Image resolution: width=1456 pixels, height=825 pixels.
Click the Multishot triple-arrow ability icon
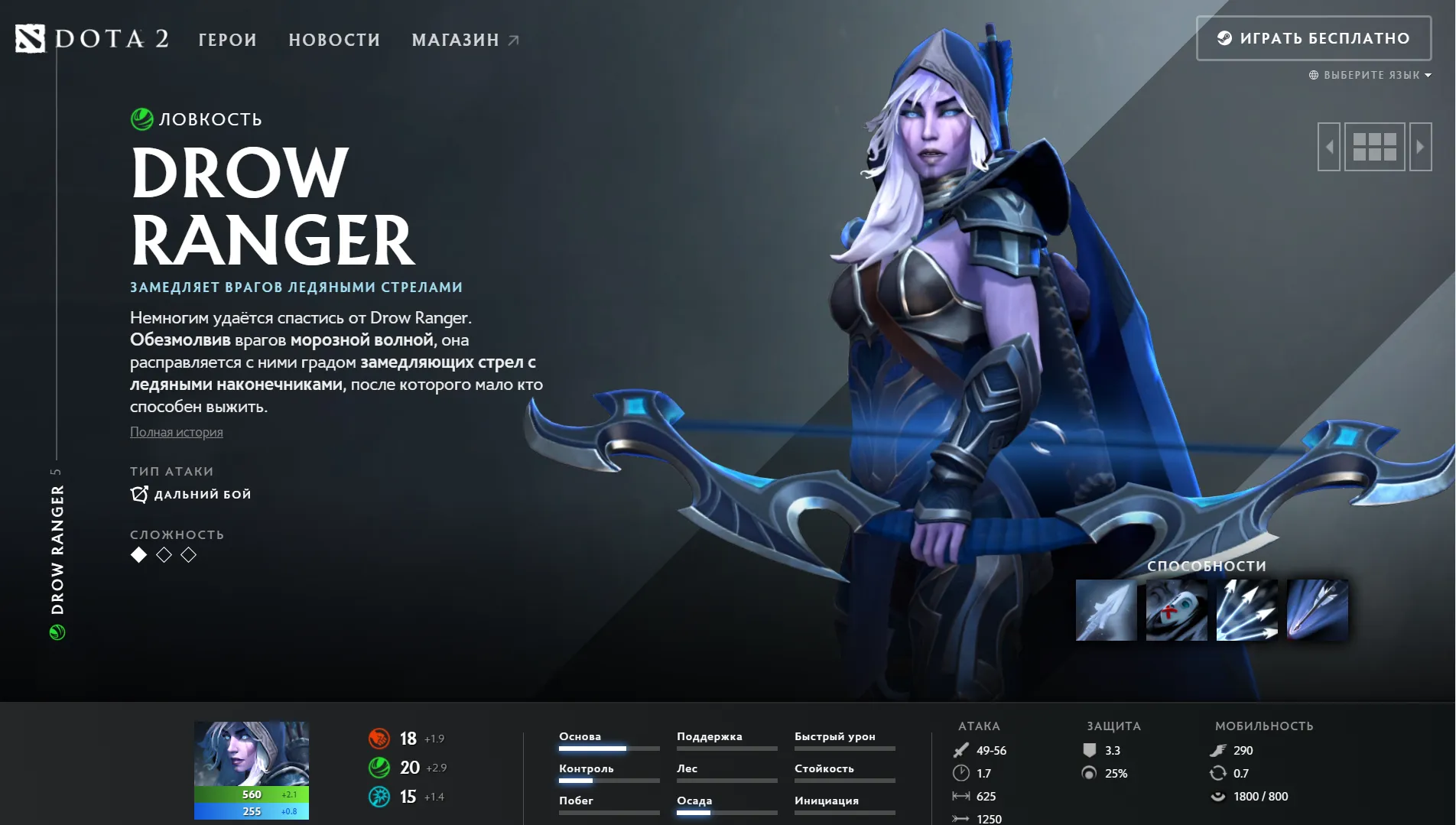1246,609
